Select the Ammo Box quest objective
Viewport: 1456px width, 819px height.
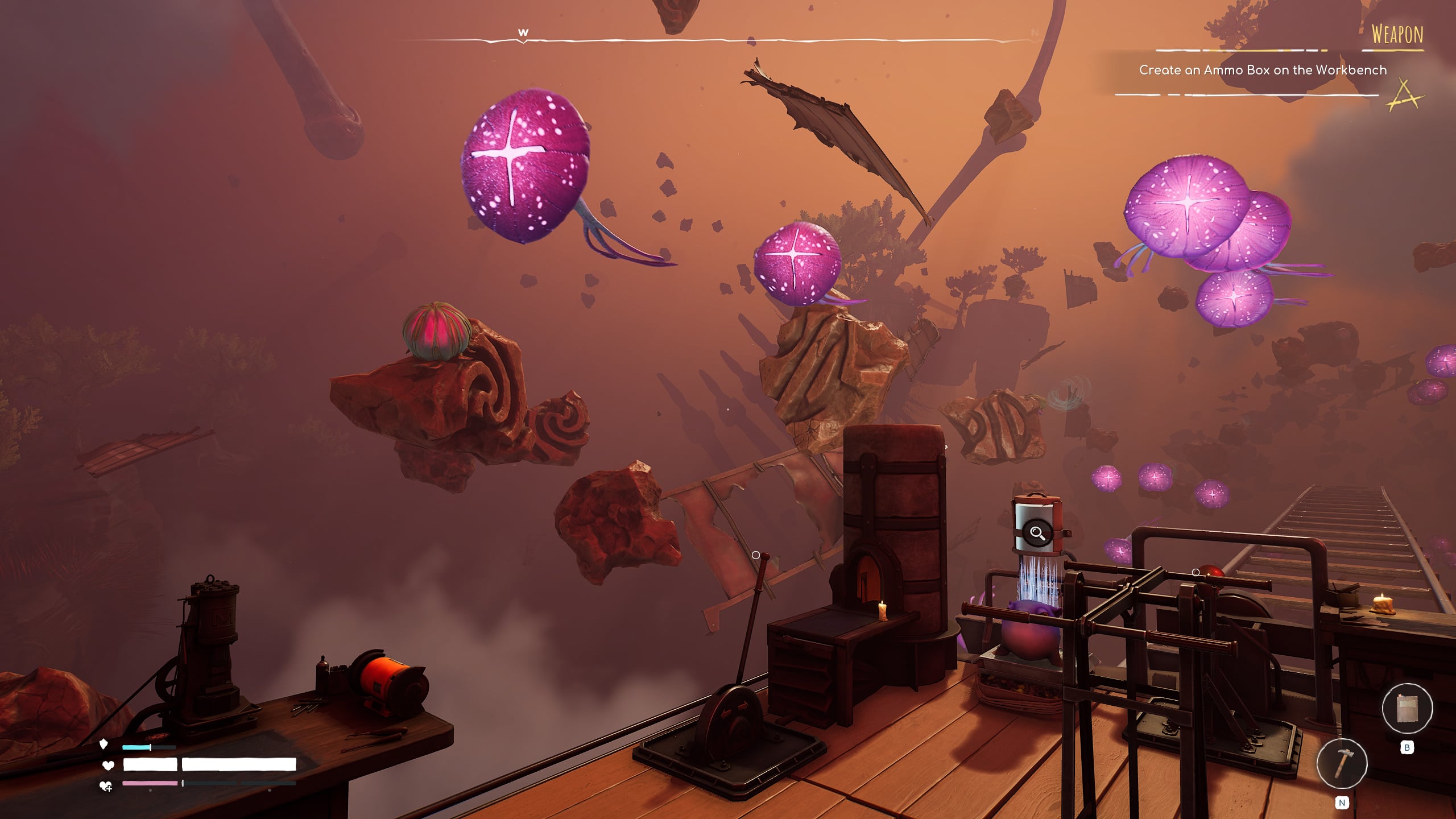pos(1263,70)
